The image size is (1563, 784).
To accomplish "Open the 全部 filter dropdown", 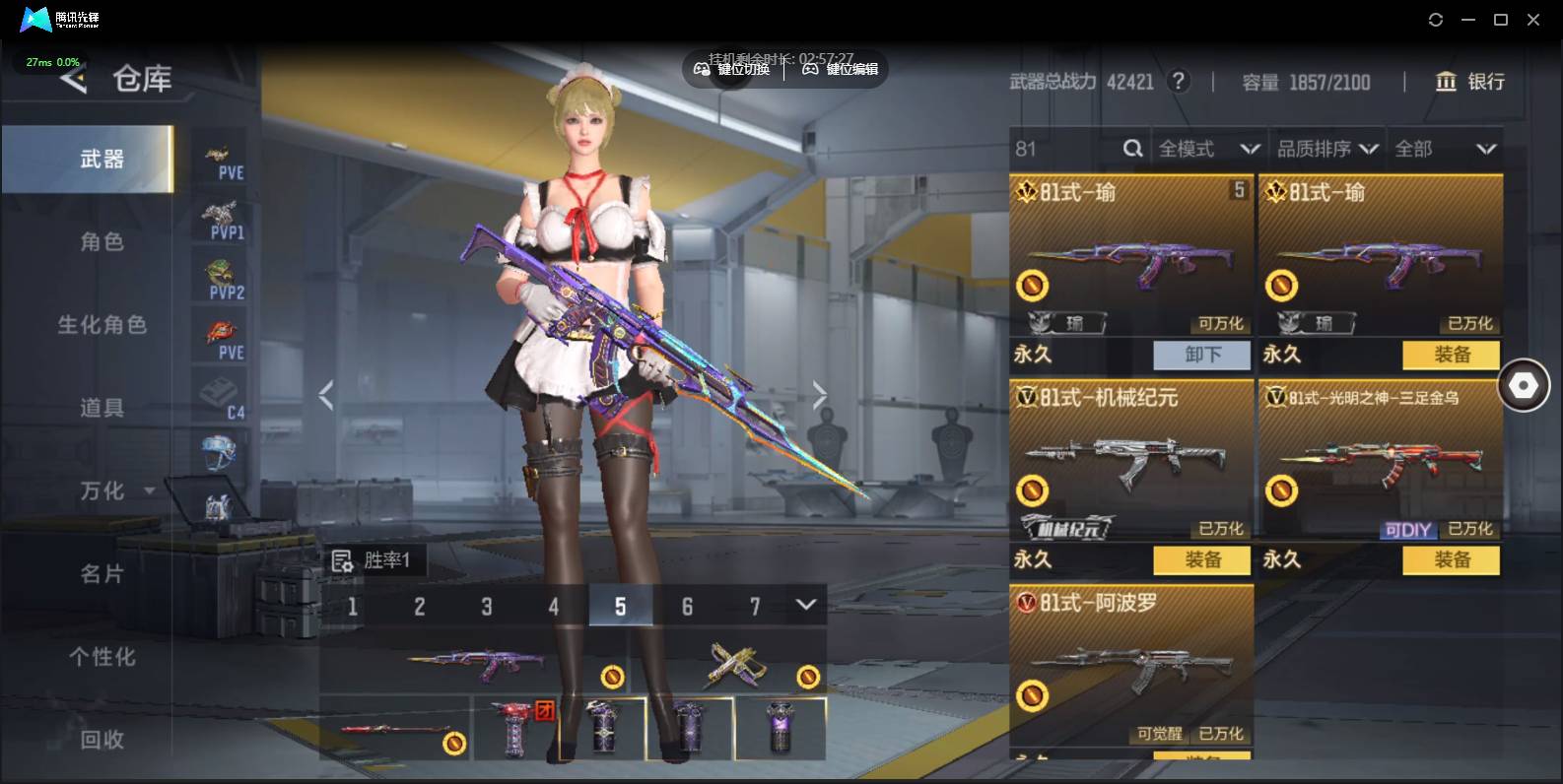I will click(1445, 149).
